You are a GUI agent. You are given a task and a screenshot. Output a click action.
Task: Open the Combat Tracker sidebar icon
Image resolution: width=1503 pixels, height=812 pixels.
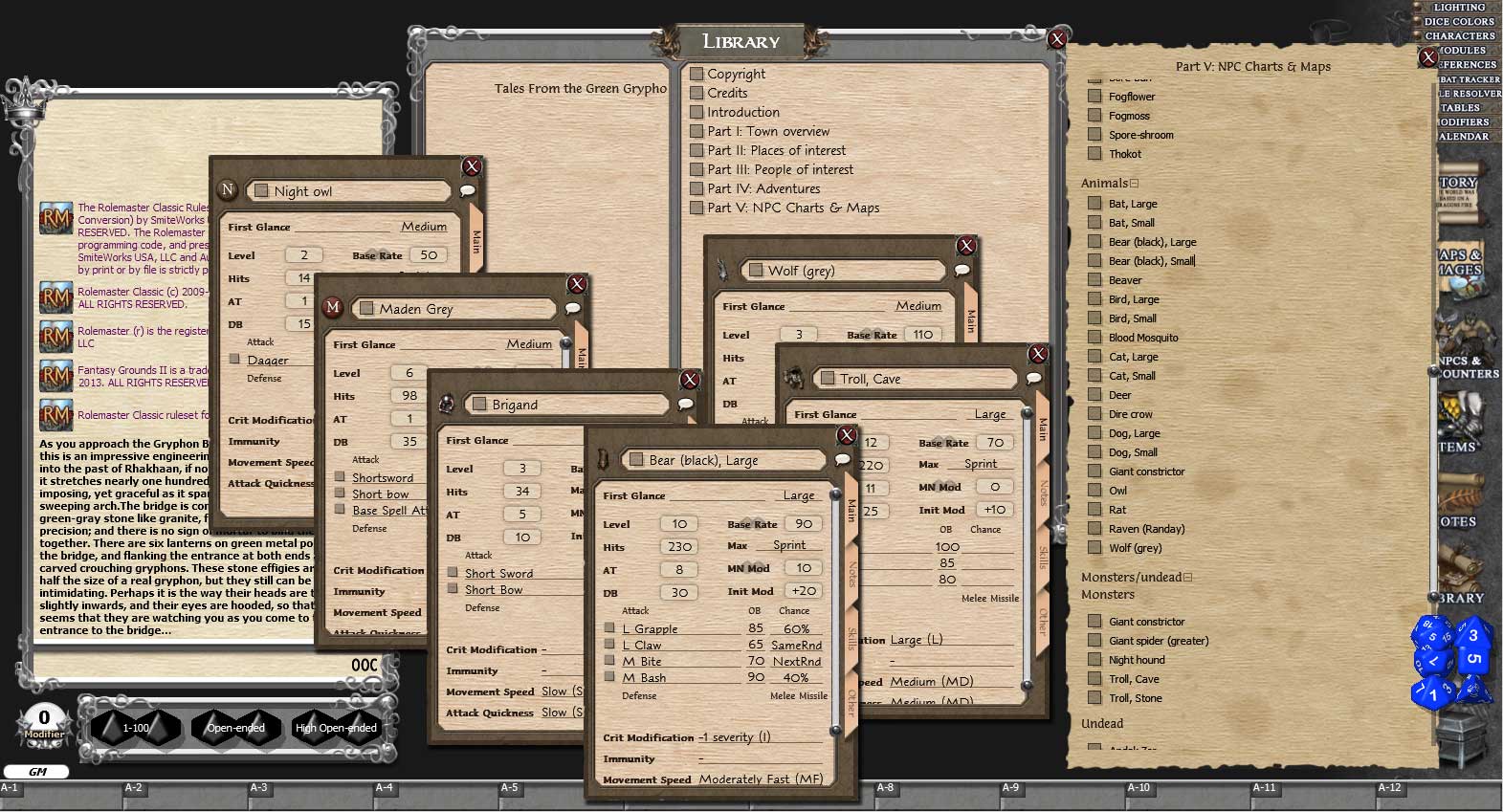pyautogui.click(x=1468, y=79)
